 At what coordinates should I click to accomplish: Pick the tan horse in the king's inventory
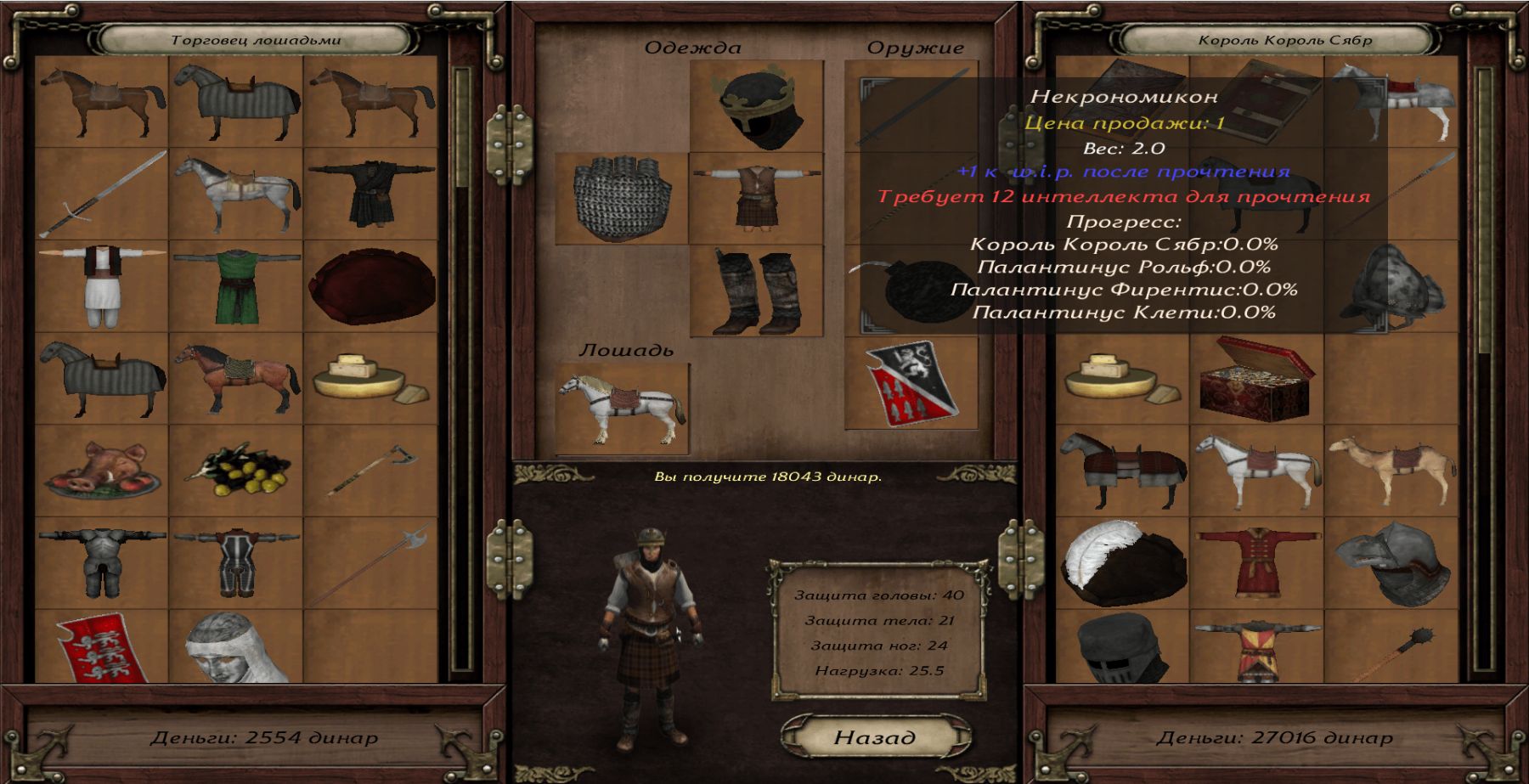click(1391, 472)
